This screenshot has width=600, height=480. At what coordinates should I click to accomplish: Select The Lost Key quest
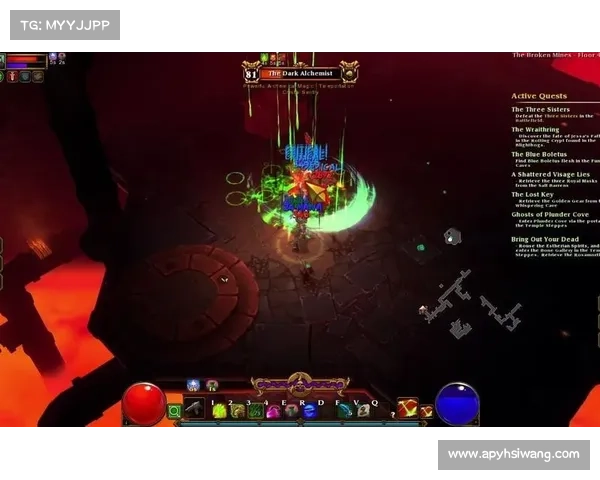point(532,194)
